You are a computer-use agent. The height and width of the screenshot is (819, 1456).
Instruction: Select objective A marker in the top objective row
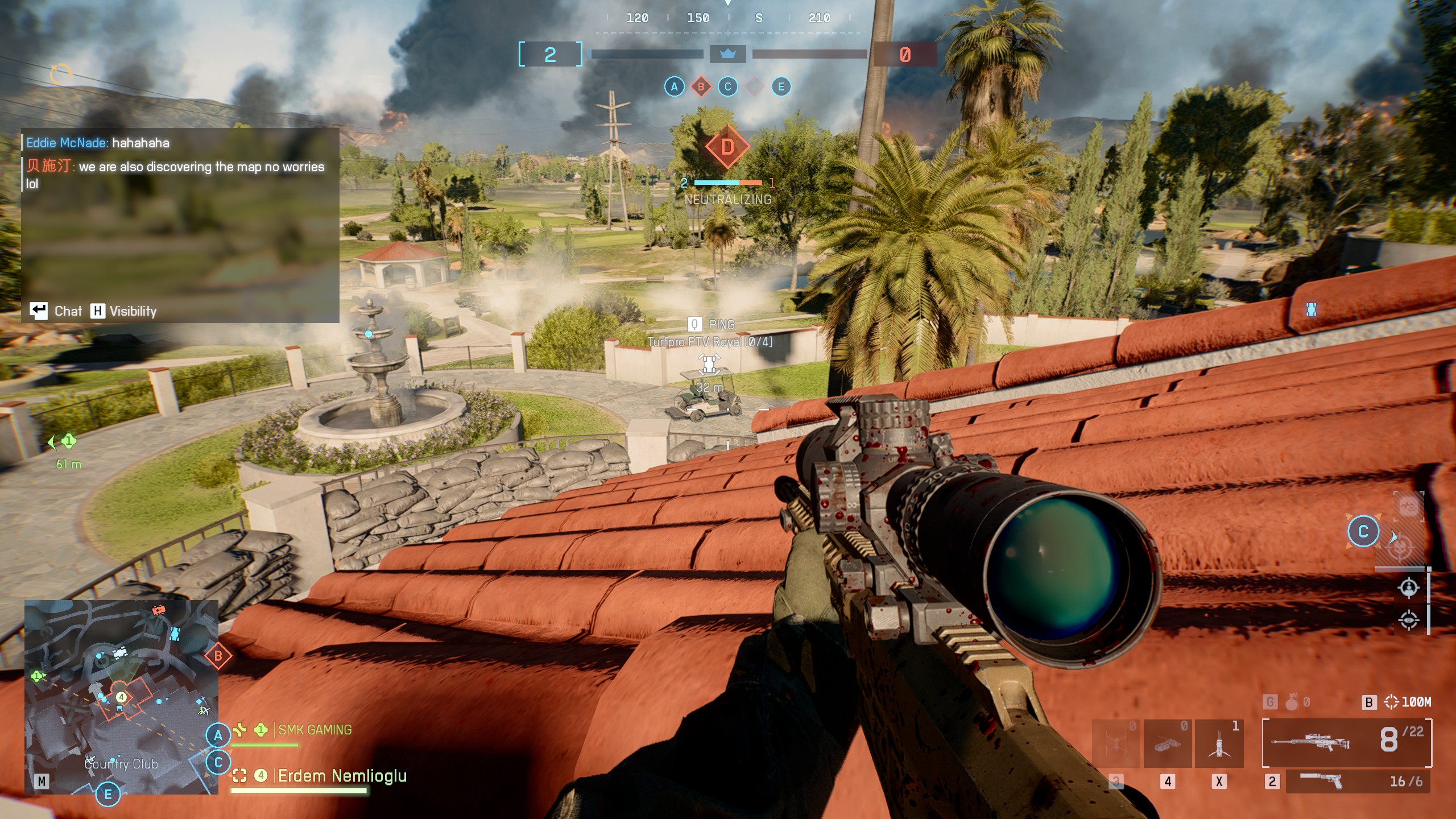pos(674,87)
